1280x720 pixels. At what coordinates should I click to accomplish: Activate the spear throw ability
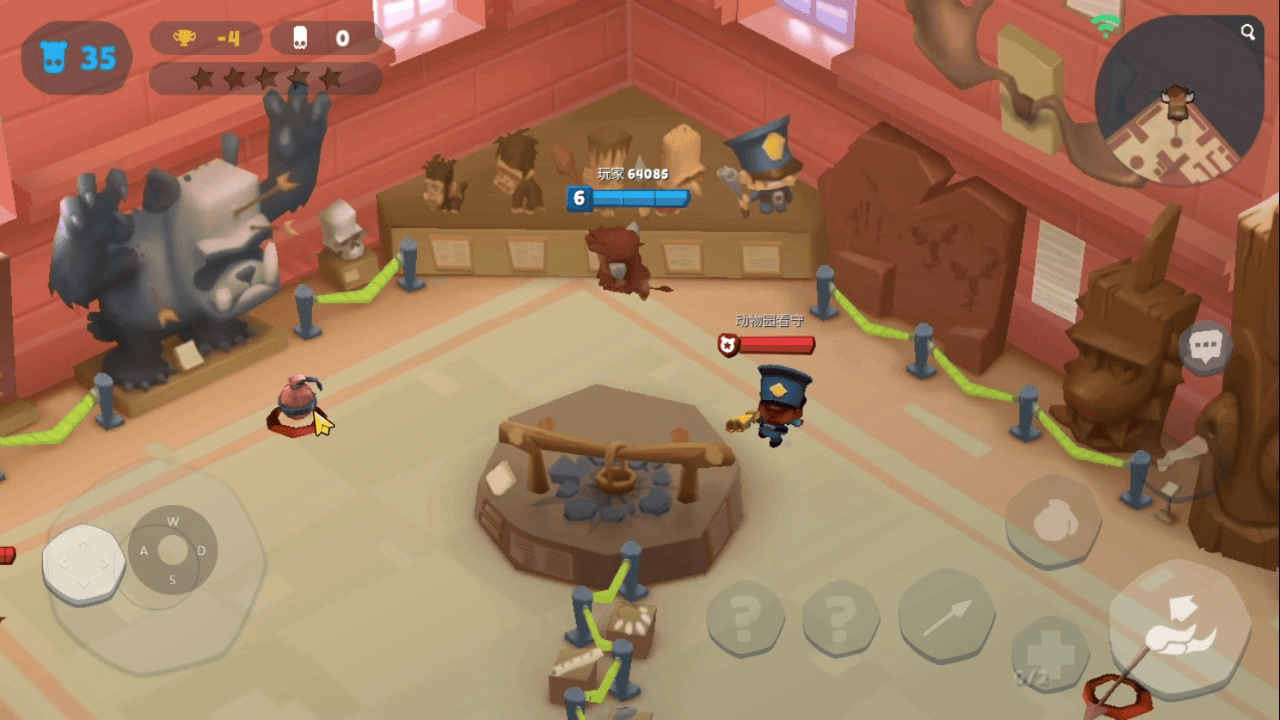pyautogui.click(x=946, y=617)
